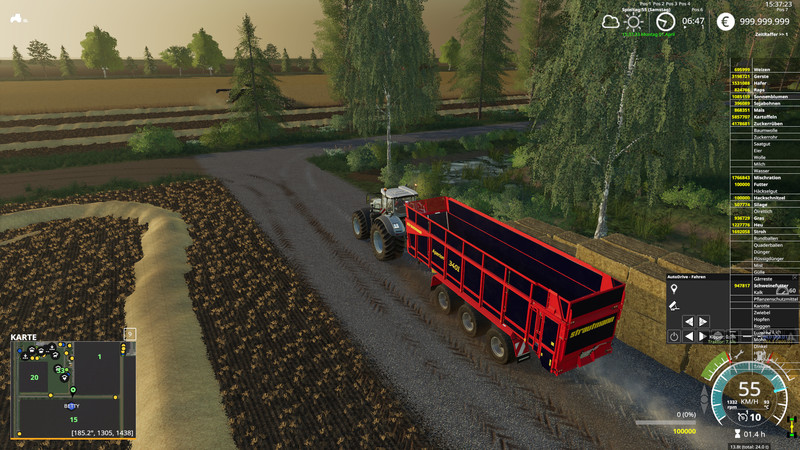This screenshot has width=800, height=450.
Task: Click the AutoDrive route recording camera icon
Action: click(x=674, y=305)
